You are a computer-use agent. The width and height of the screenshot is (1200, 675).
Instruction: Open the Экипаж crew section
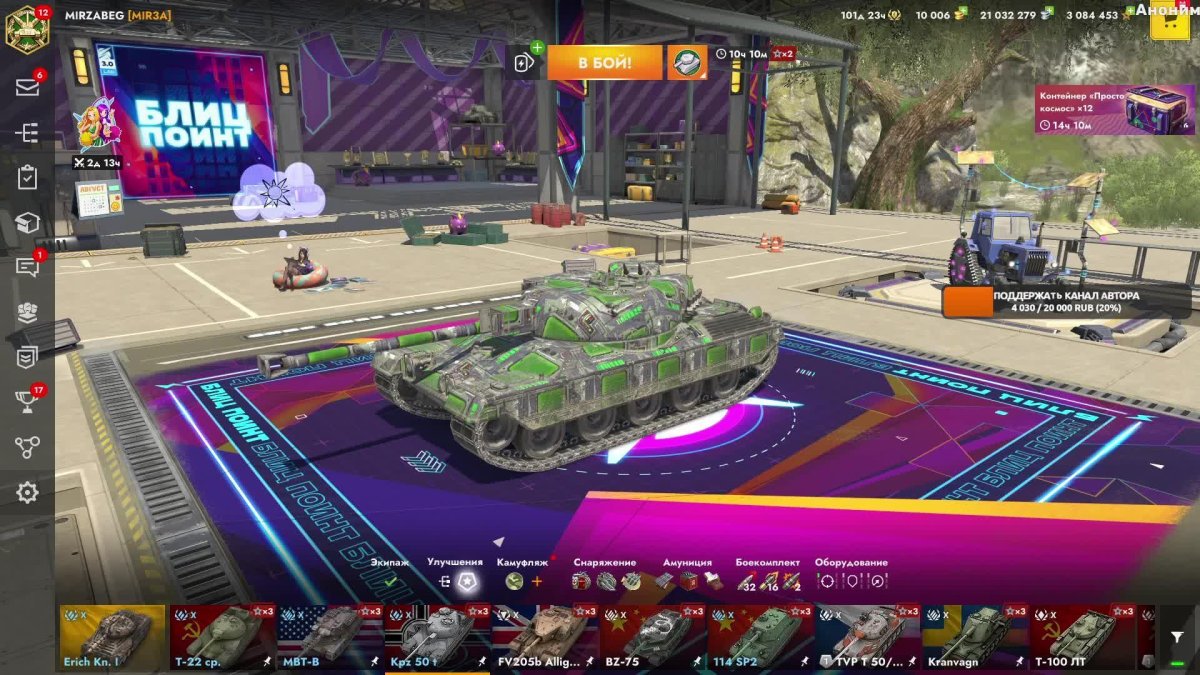pyautogui.click(x=390, y=573)
